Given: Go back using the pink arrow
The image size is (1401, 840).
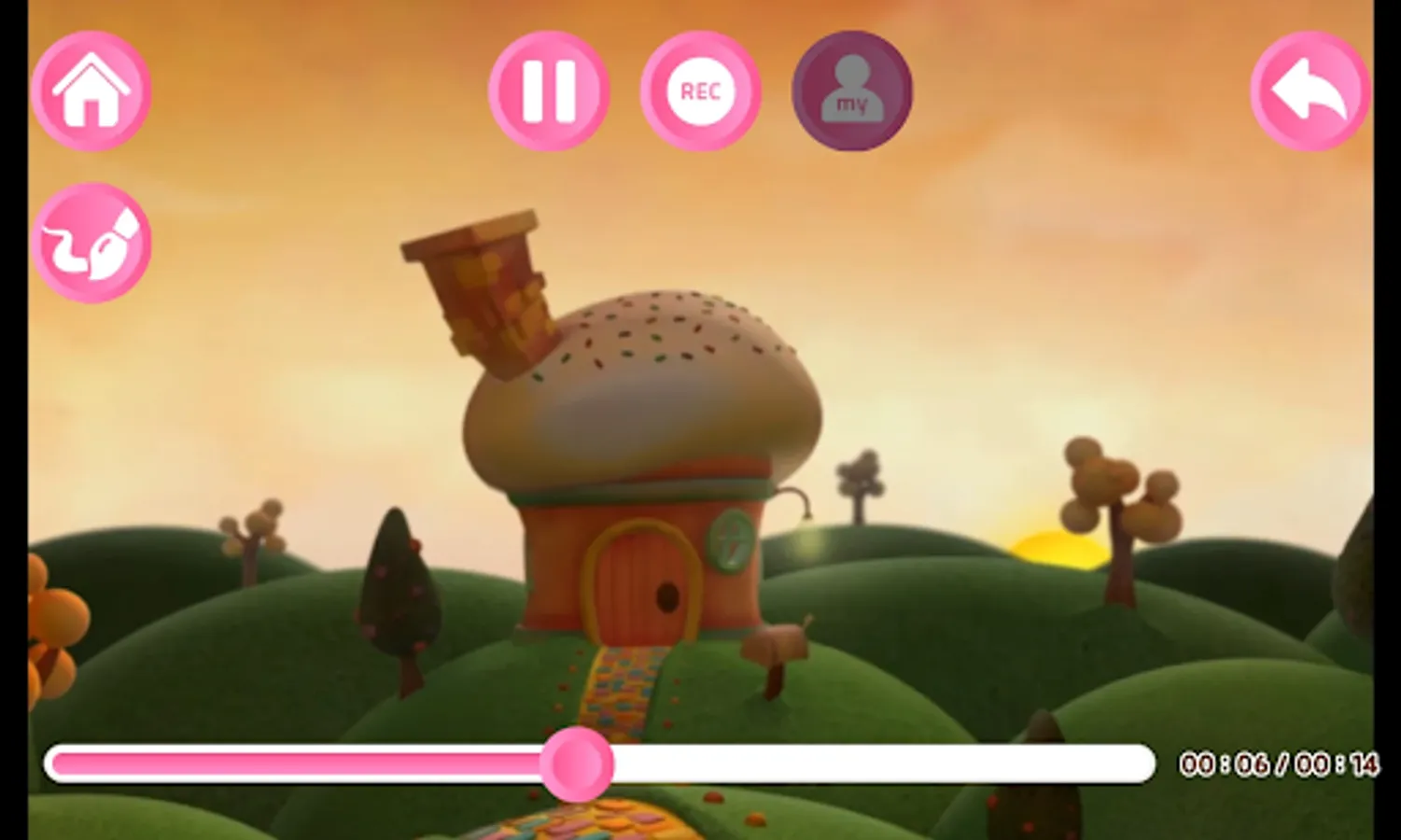Looking at the screenshot, I should tap(1309, 90).
